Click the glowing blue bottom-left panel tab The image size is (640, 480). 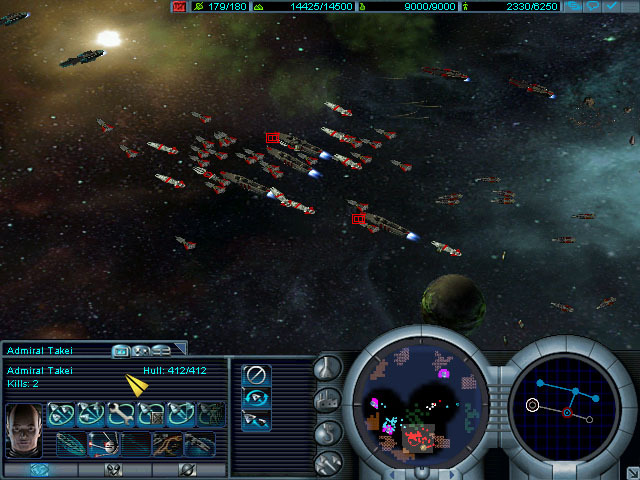(40, 469)
